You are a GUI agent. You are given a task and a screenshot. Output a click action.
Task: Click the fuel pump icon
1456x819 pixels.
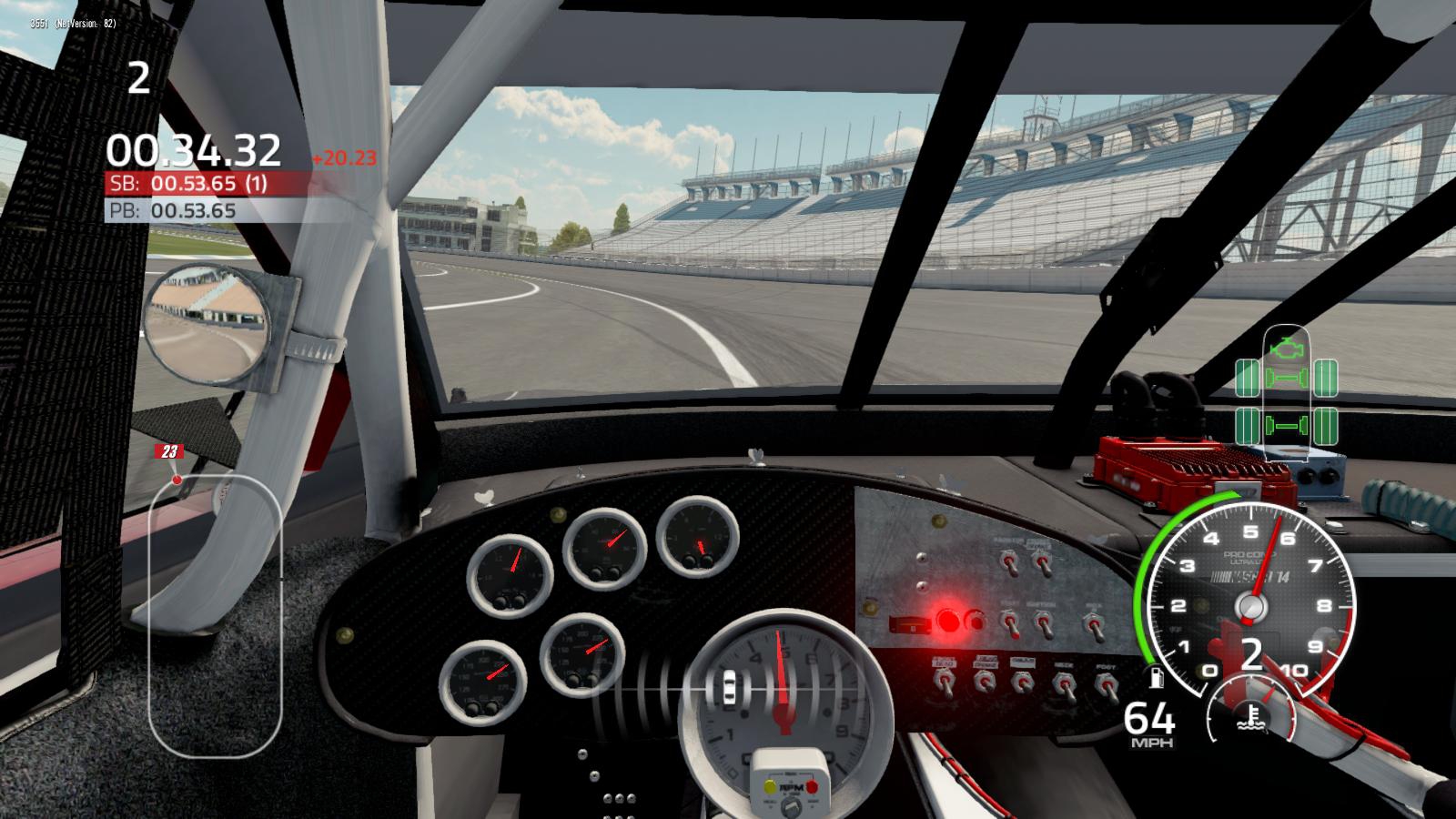[1156, 678]
